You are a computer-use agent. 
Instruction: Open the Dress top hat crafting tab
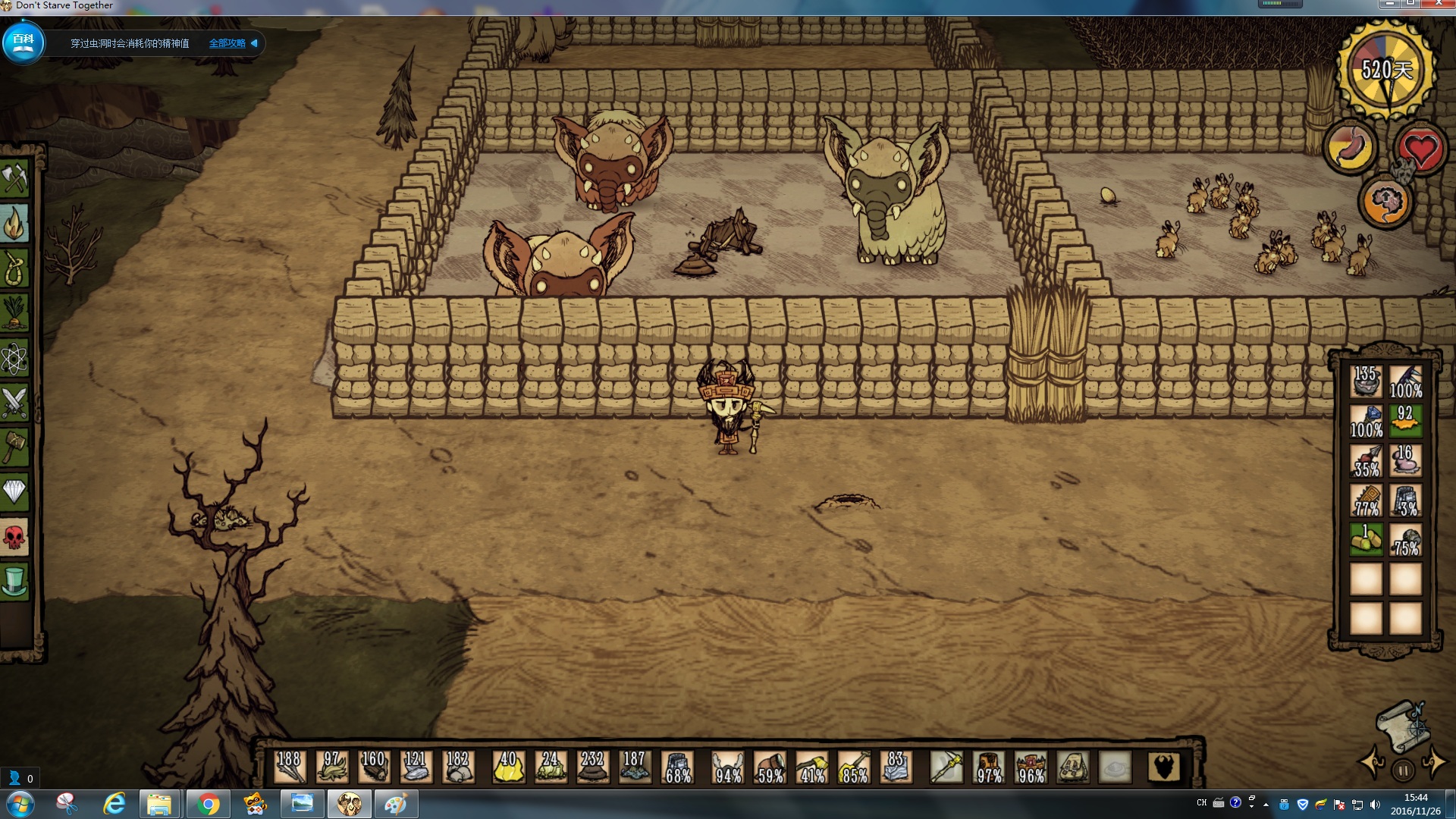(x=14, y=582)
